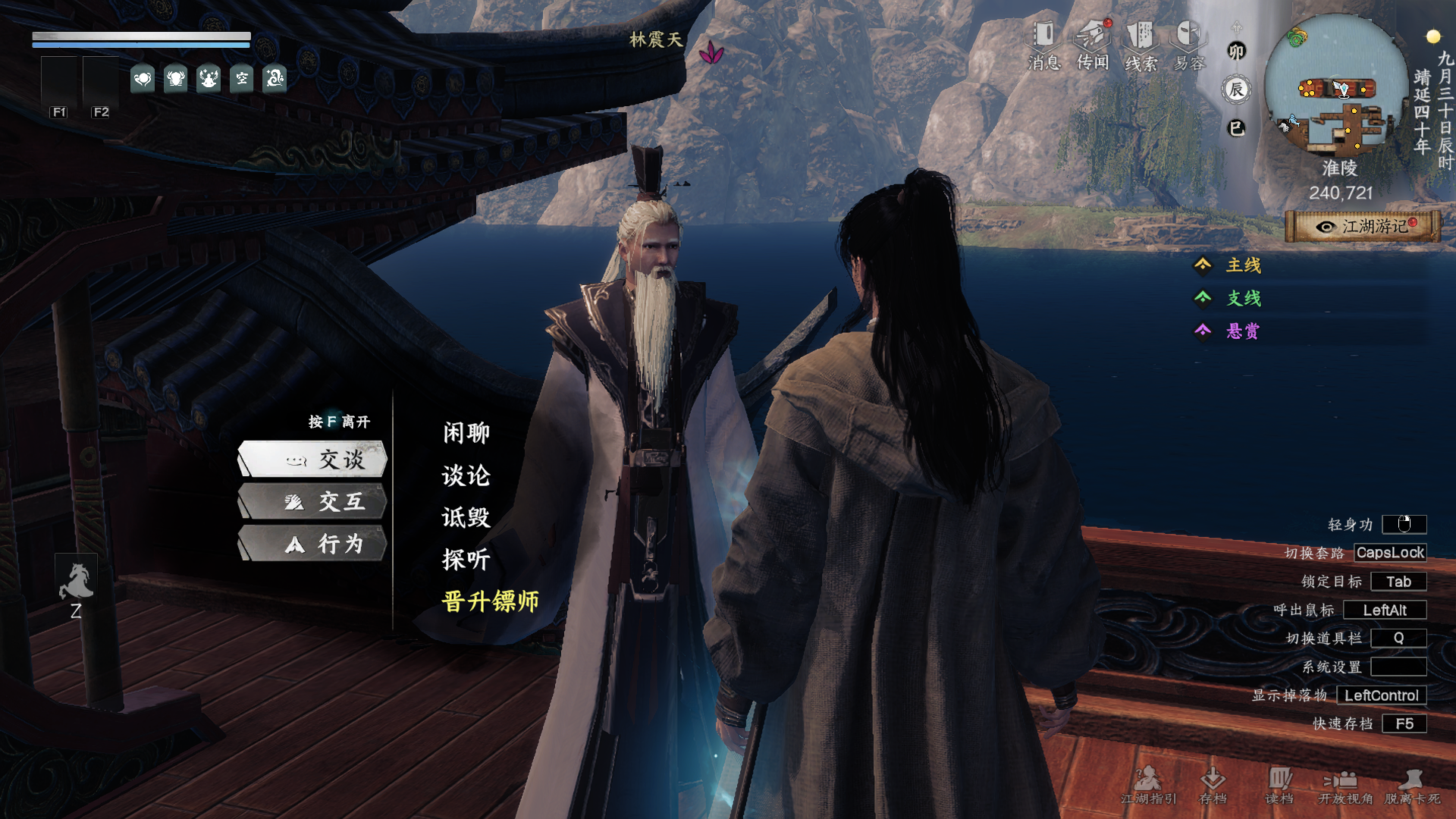The image size is (1456, 819).
Task: Choose the 闲聊 chat option
Action: [466, 433]
